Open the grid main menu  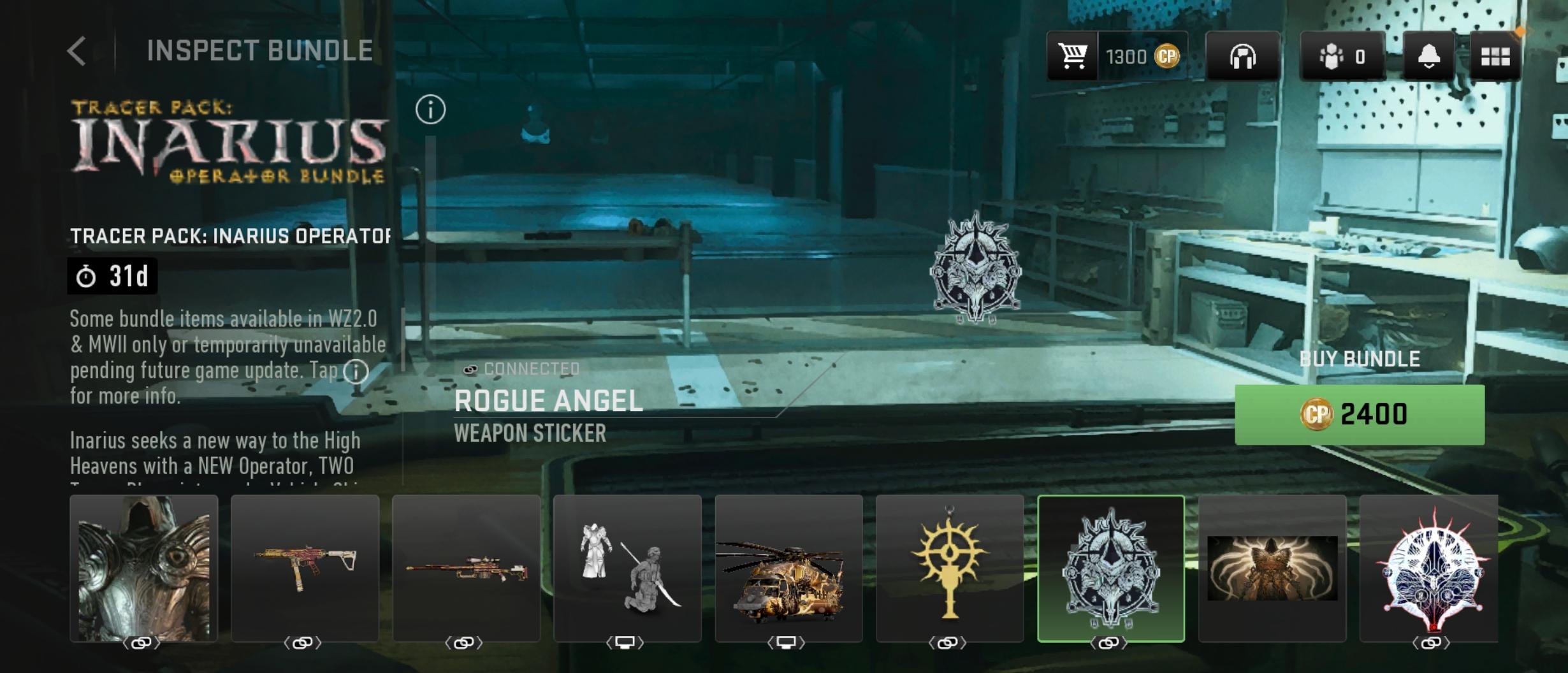click(1495, 57)
